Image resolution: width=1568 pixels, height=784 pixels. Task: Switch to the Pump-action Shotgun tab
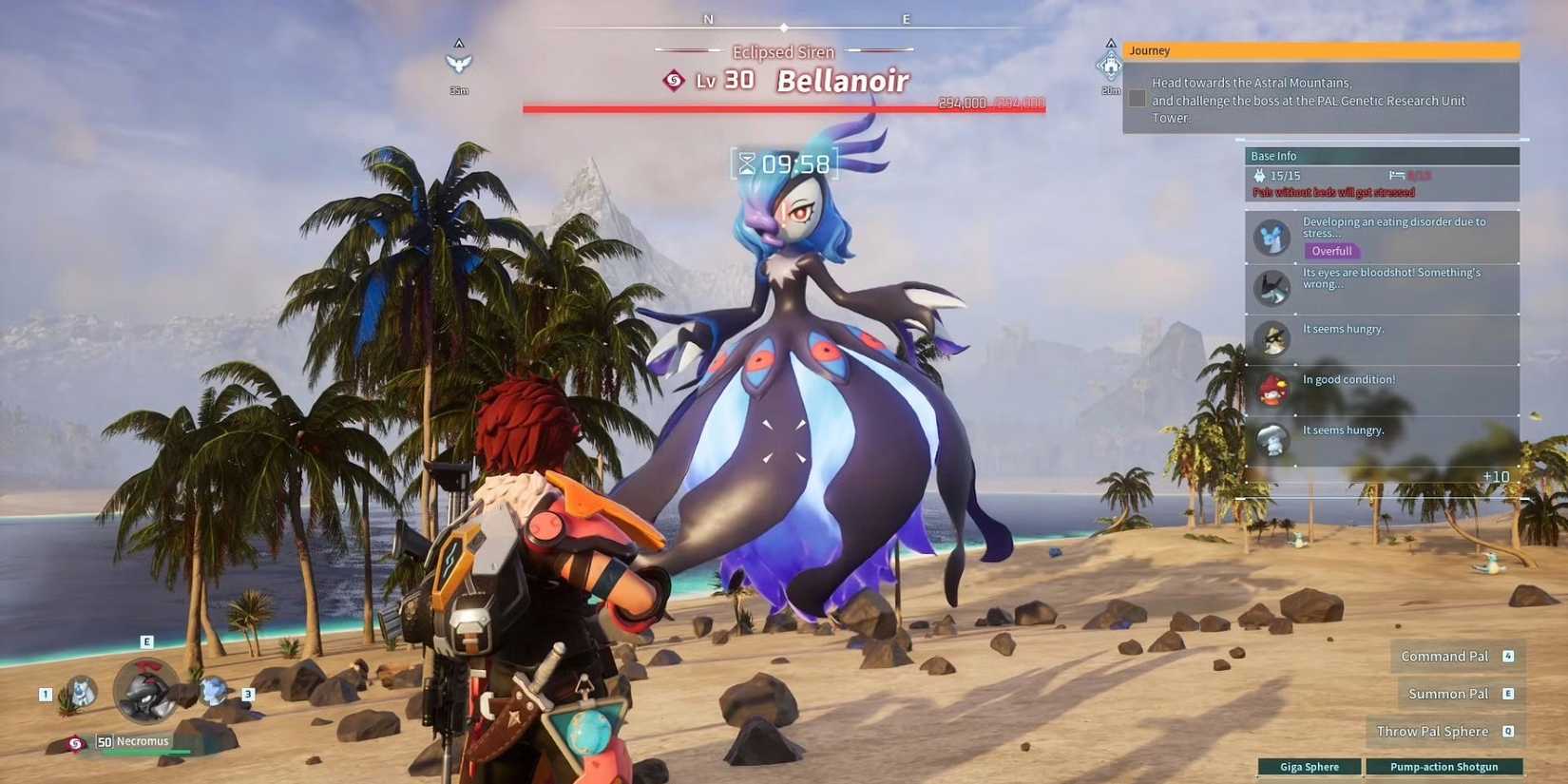click(x=1445, y=766)
